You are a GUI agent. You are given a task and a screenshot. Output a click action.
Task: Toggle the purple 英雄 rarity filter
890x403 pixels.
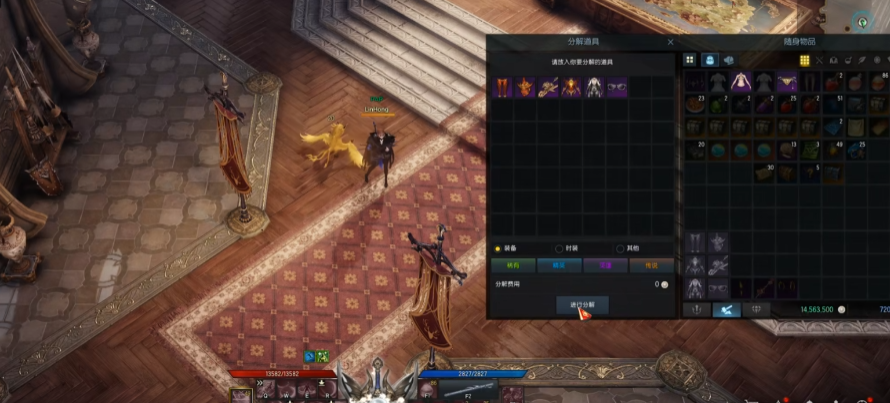coord(605,266)
